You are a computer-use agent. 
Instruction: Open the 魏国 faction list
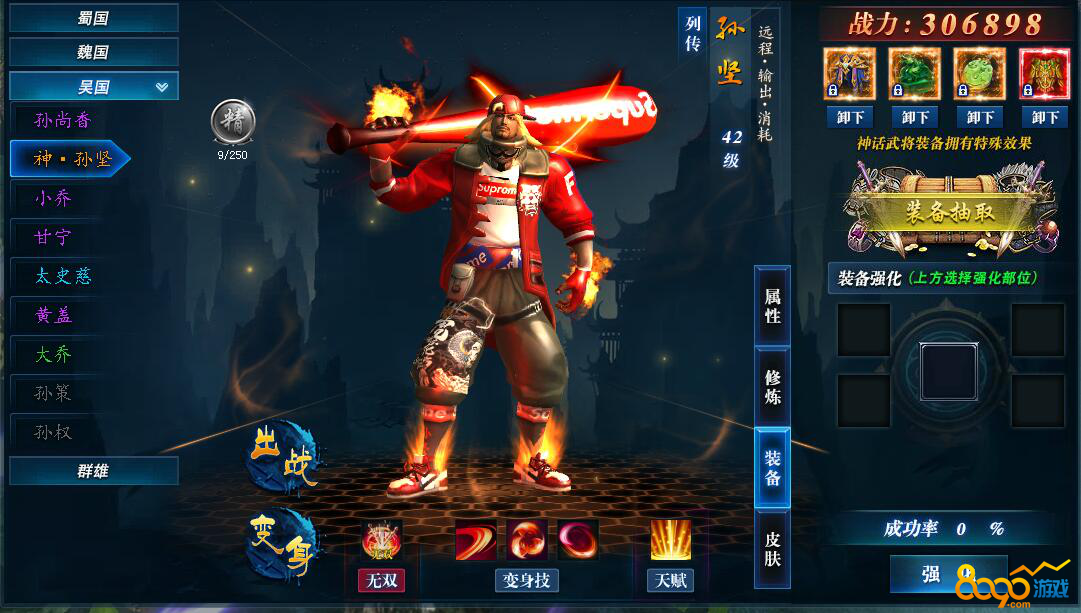93,52
